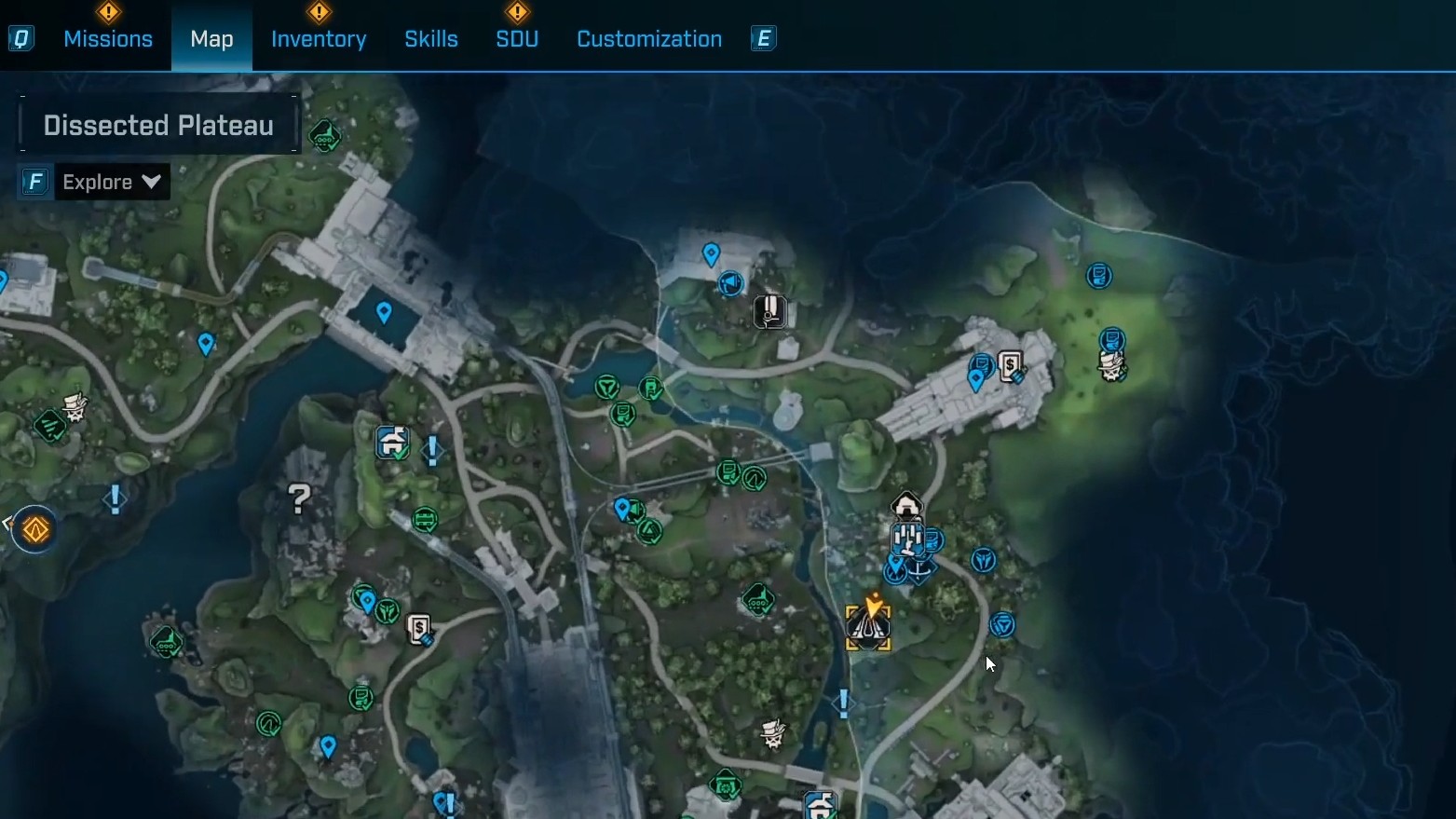
Task: Choose the blue megaphone map marker
Action: [731, 282]
